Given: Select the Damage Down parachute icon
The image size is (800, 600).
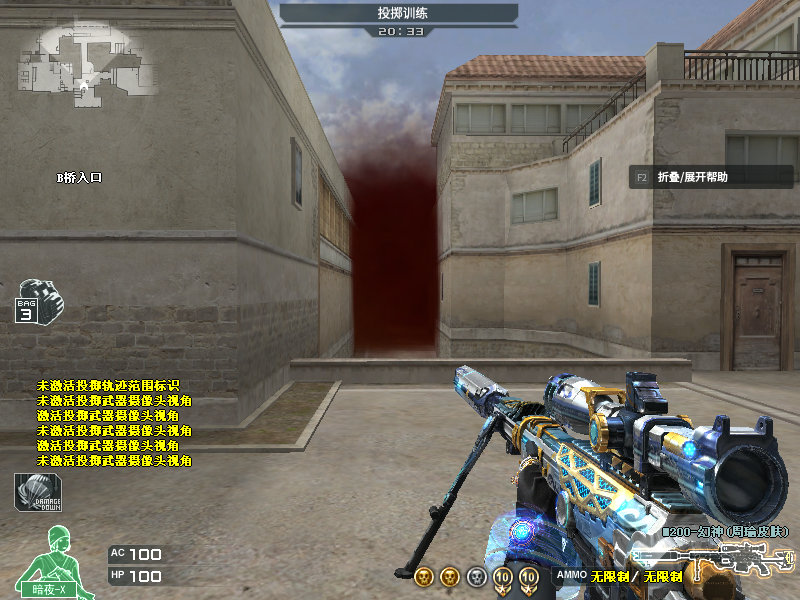Looking at the screenshot, I should (38, 492).
